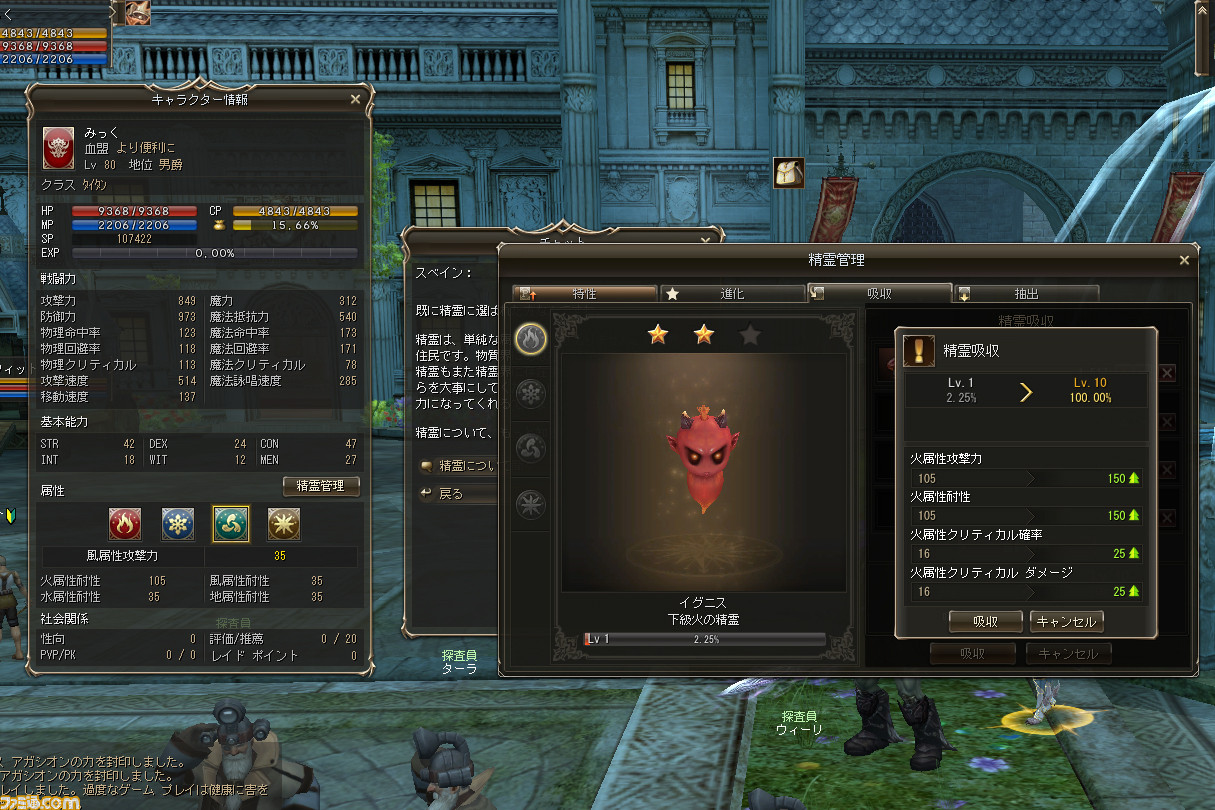This screenshot has height=810, width=1215.
Task: Choose the fire spirit side icon
Action: pos(530,339)
